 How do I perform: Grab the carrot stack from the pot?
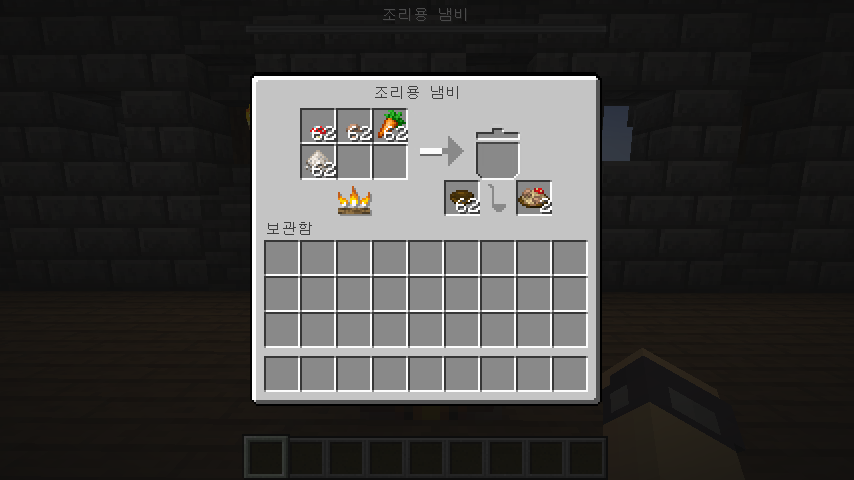[390, 126]
